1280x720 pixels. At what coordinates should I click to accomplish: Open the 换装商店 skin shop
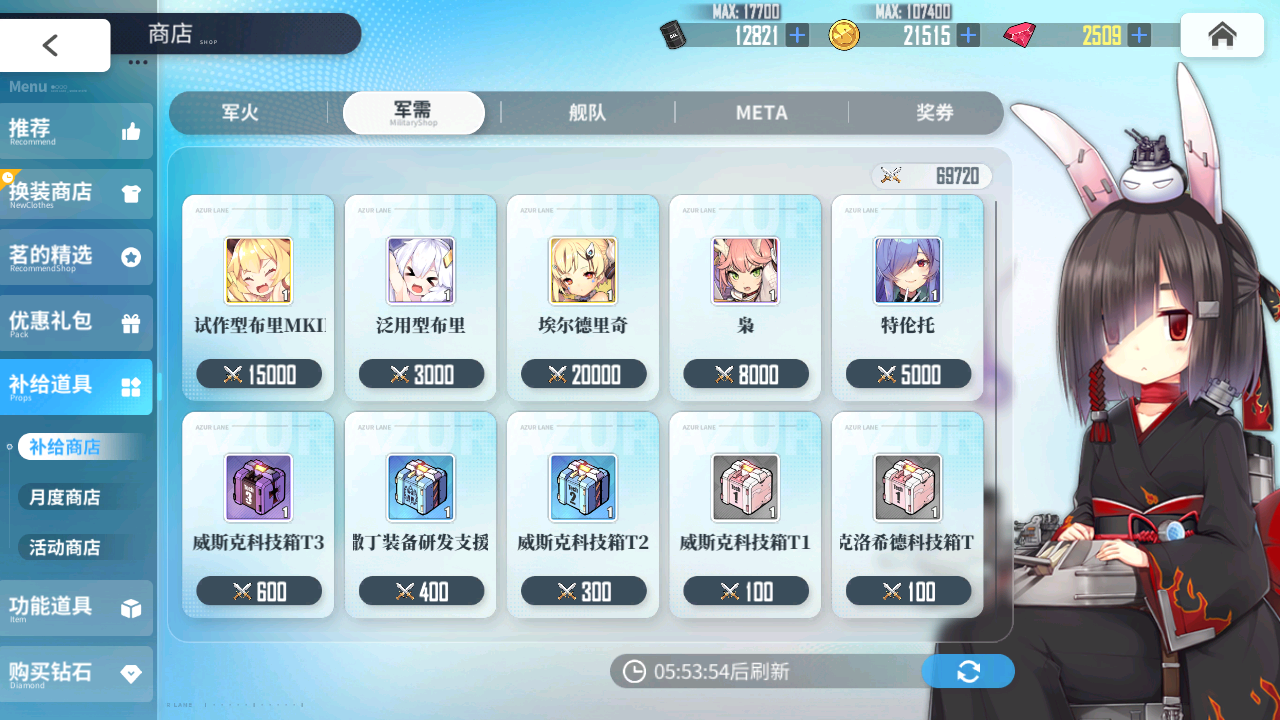[x=76, y=193]
